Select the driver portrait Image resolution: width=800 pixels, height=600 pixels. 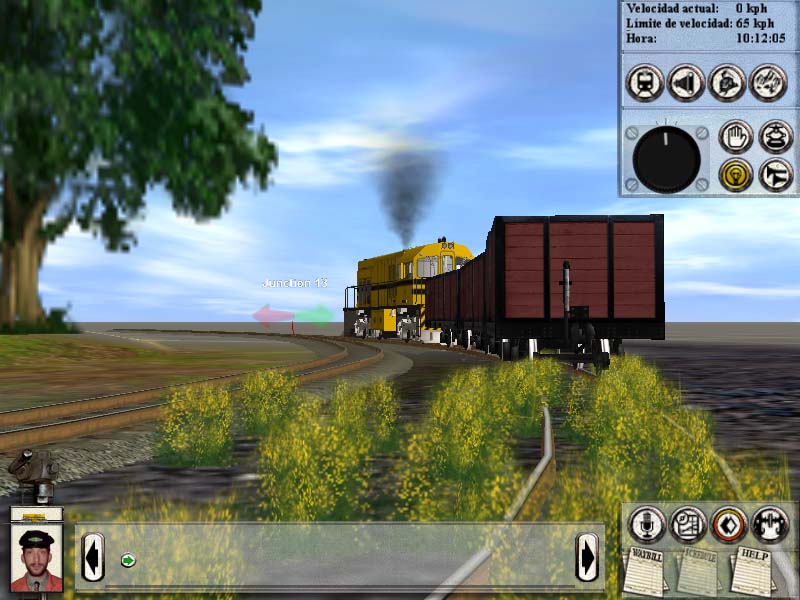pyautogui.click(x=37, y=558)
